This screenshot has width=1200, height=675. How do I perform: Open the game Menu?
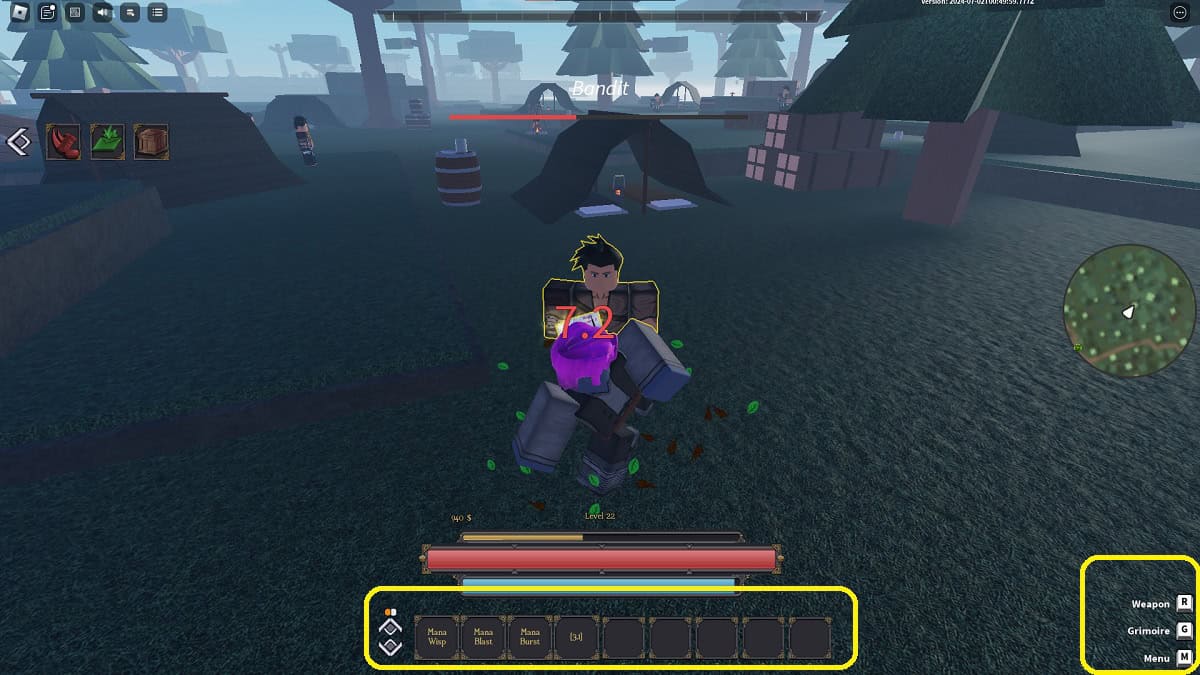(1184, 658)
